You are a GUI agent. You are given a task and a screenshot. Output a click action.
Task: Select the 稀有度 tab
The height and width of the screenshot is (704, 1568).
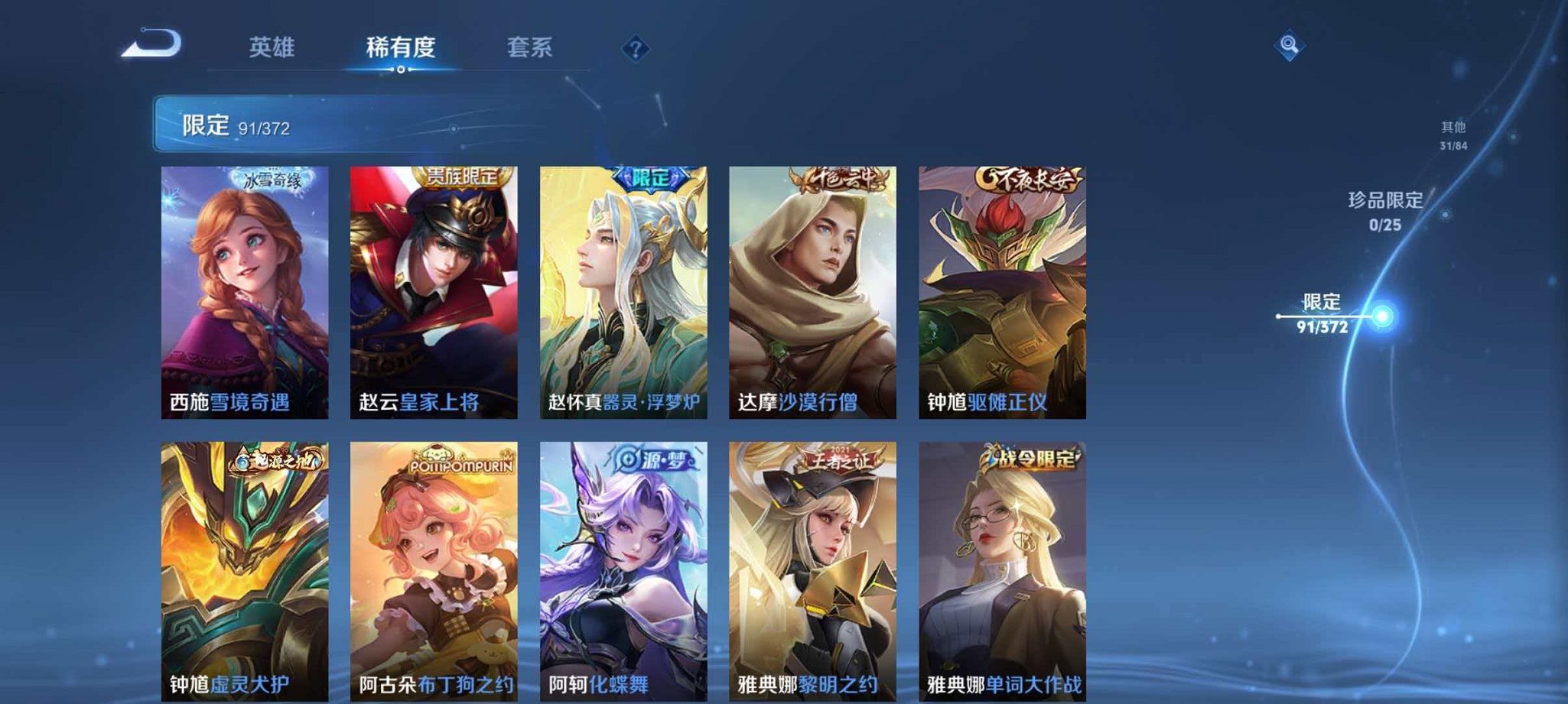[404, 46]
